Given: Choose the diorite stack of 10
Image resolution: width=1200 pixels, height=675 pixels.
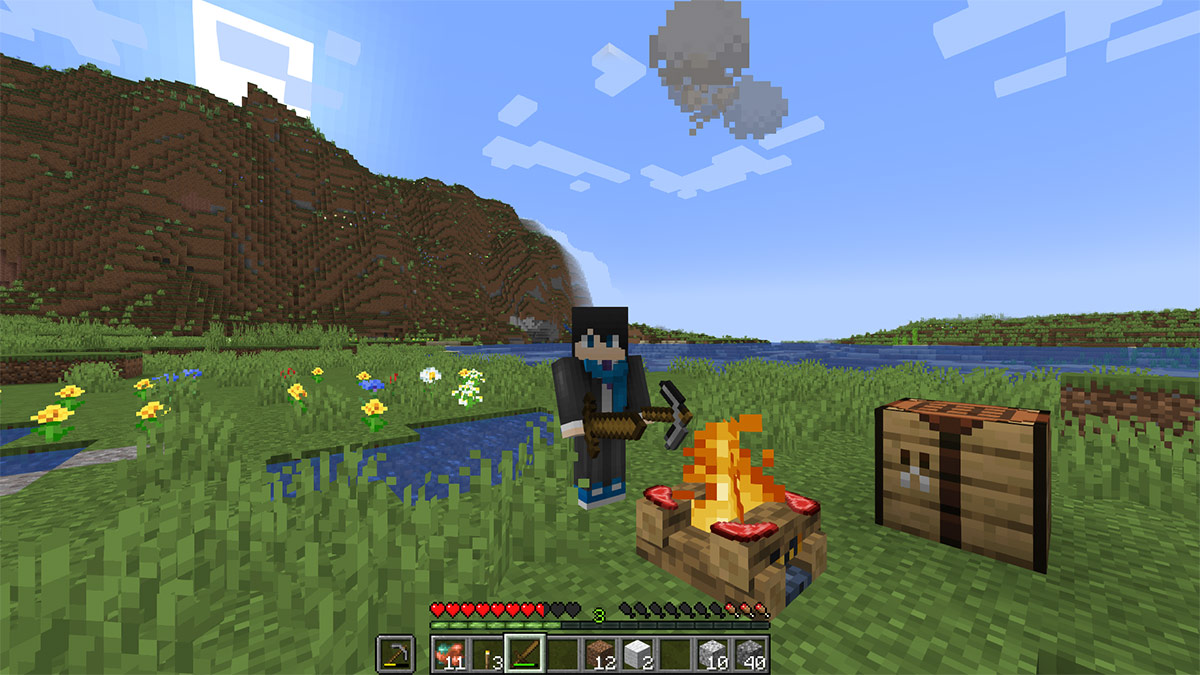Looking at the screenshot, I should (712, 654).
